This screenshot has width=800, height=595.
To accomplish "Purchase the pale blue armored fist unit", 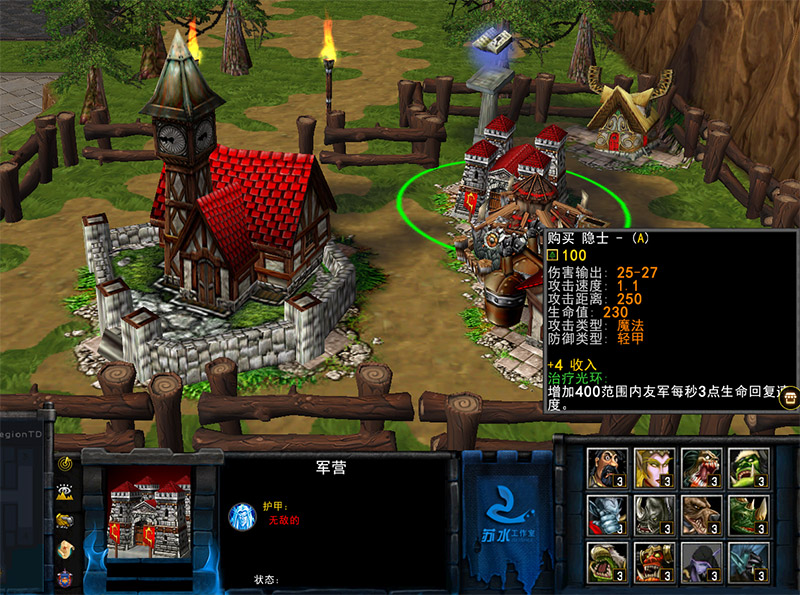I will [607, 515].
